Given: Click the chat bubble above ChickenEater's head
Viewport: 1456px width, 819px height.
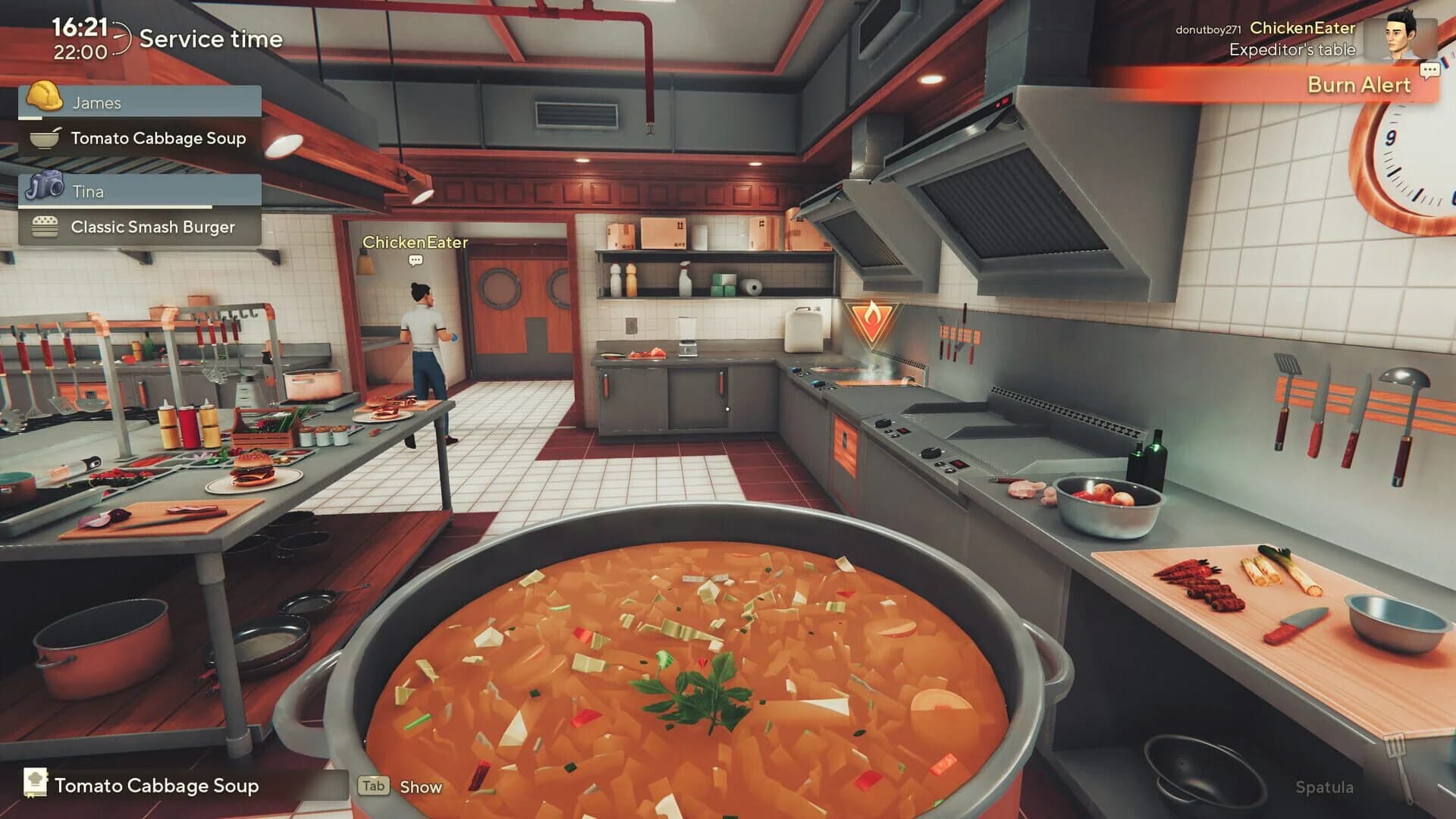Looking at the screenshot, I should [414, 260].
